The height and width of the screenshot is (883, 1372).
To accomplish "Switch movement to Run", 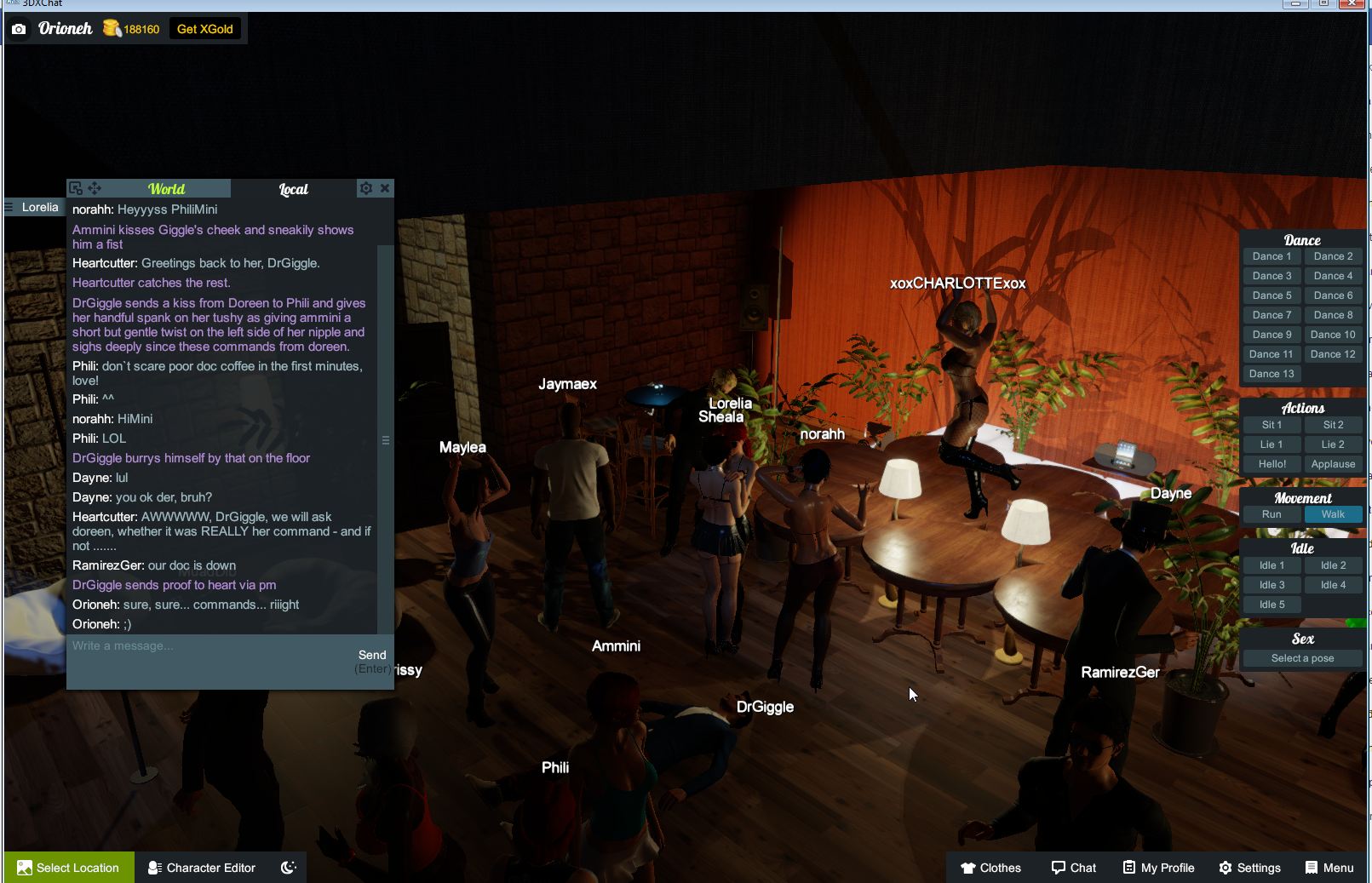I will [x=1271, y=514].
